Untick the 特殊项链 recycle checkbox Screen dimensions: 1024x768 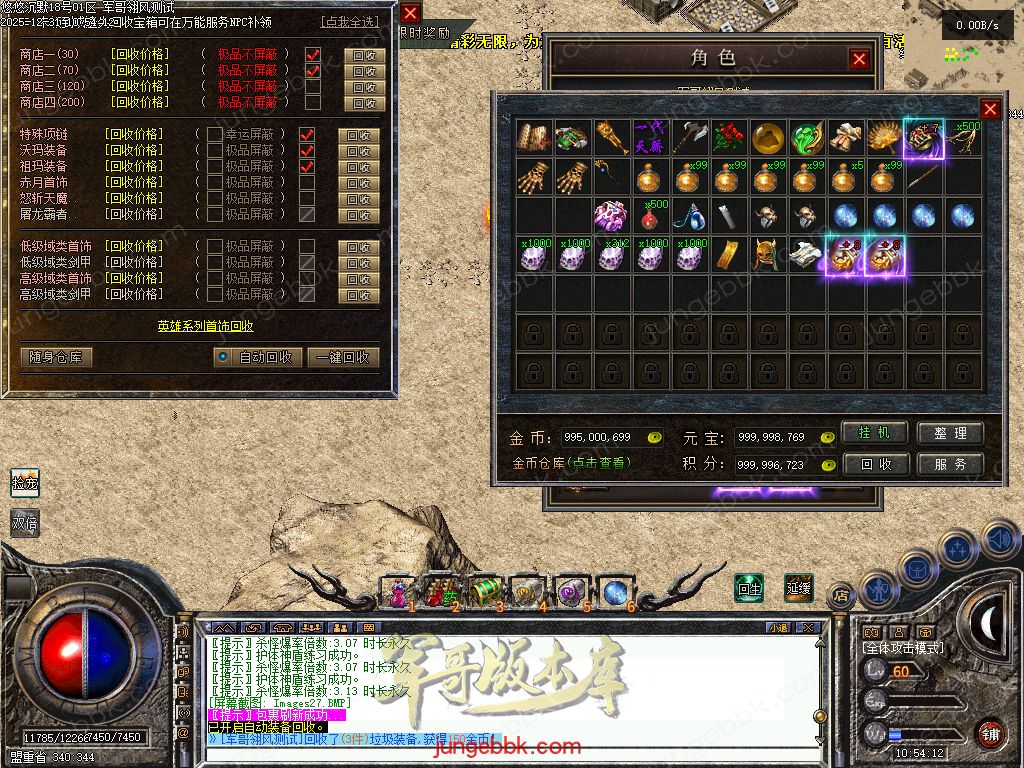pos(307,134)
